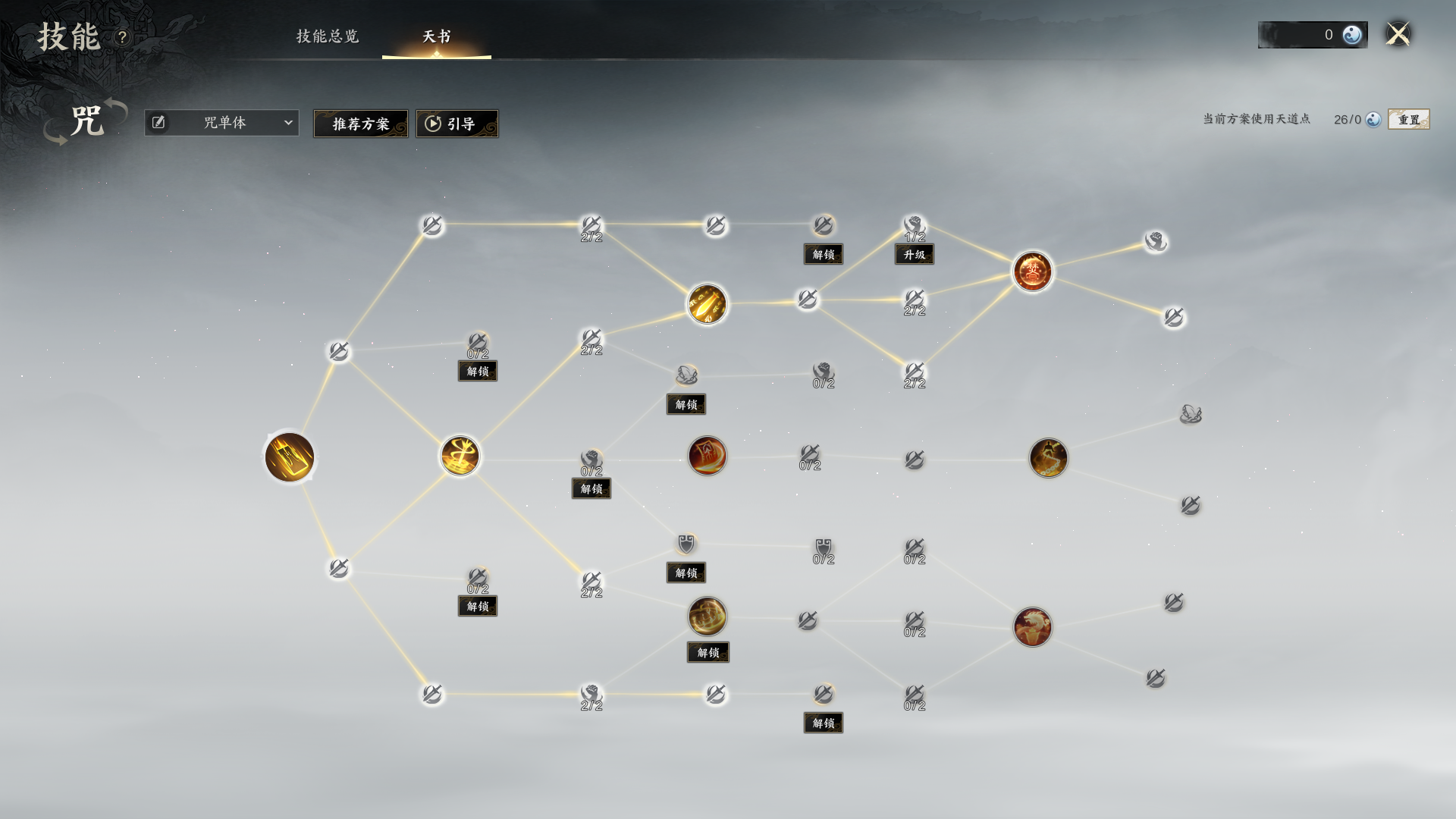Viewport: 1456px width, 819px height.
Task: Click the 升级 upgrade button
Action: coord(915,255)
